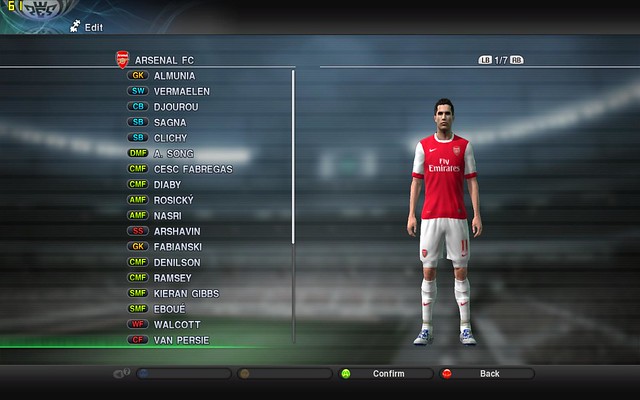The width and height of the screenshot is (640, 400).
Task: Choose Vermaelen in the squad list
Action: click(x=181, y=91)
